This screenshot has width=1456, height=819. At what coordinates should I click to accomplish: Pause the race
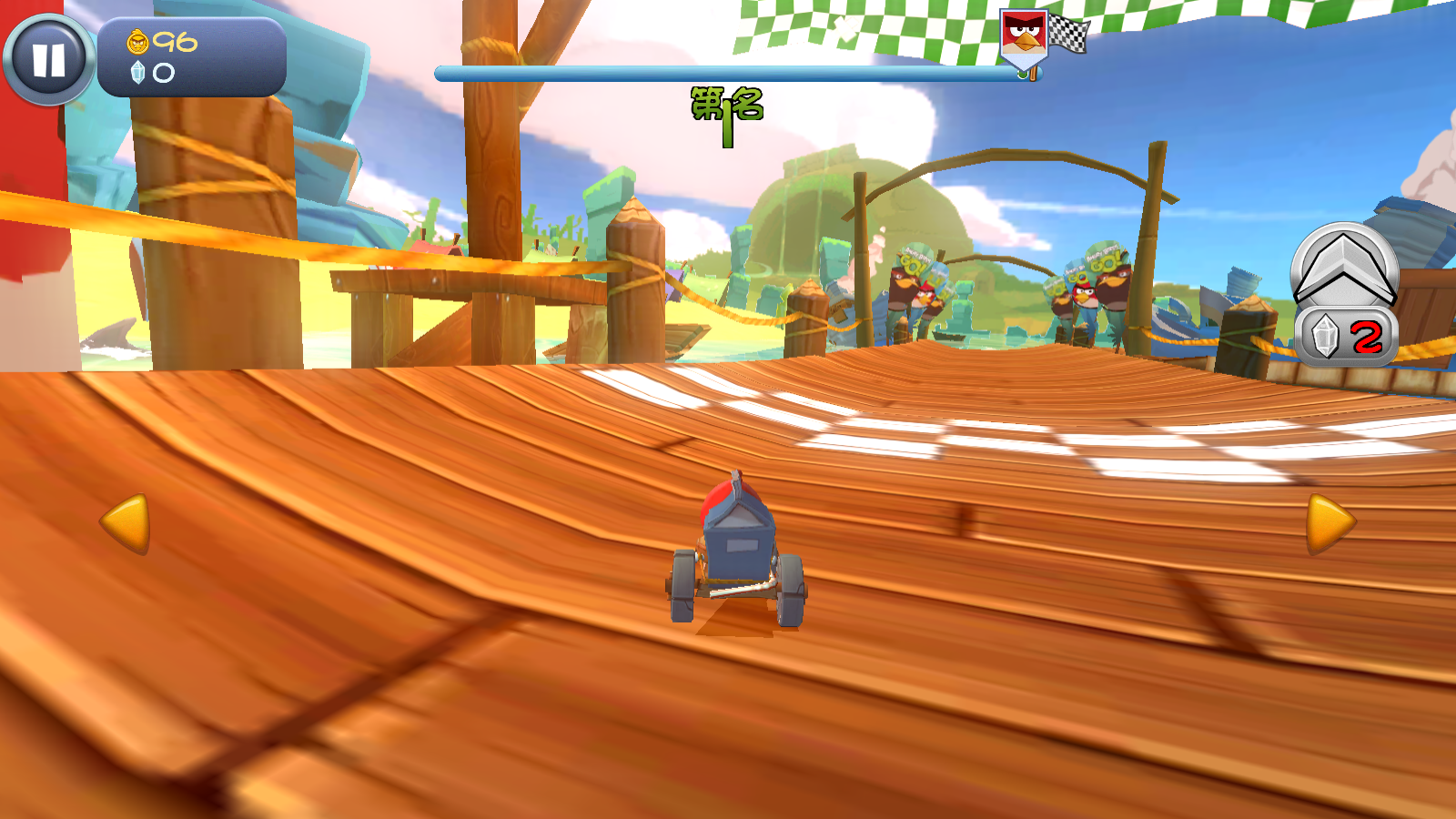coord(49,60)
